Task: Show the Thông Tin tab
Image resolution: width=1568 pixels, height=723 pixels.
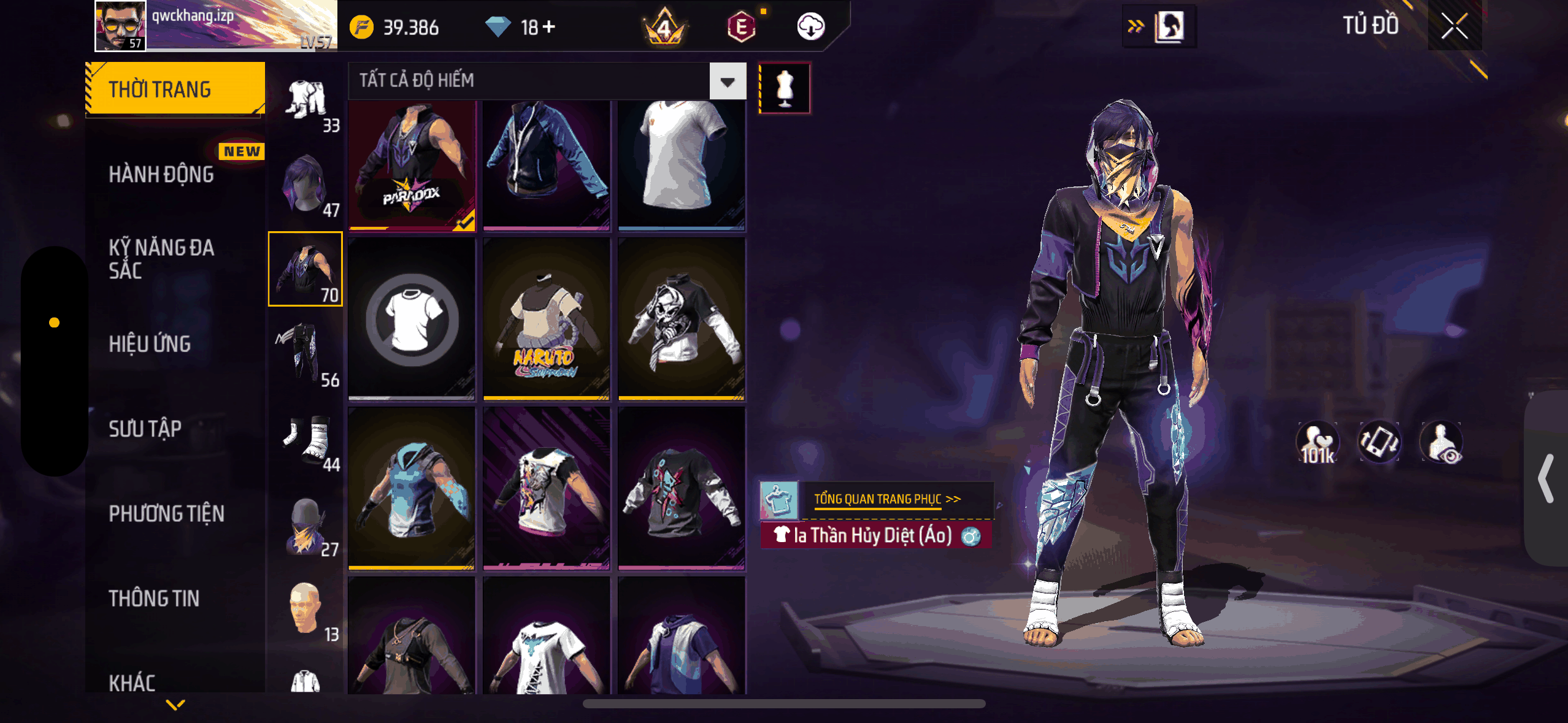Action: pyautogui.click(x=154, y=599)
